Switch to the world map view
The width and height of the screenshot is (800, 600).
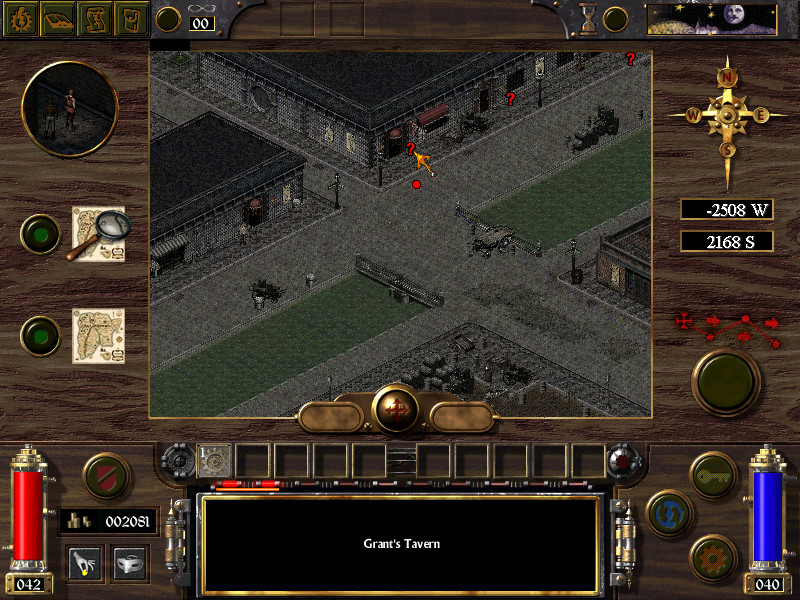[x=98, y=335]
